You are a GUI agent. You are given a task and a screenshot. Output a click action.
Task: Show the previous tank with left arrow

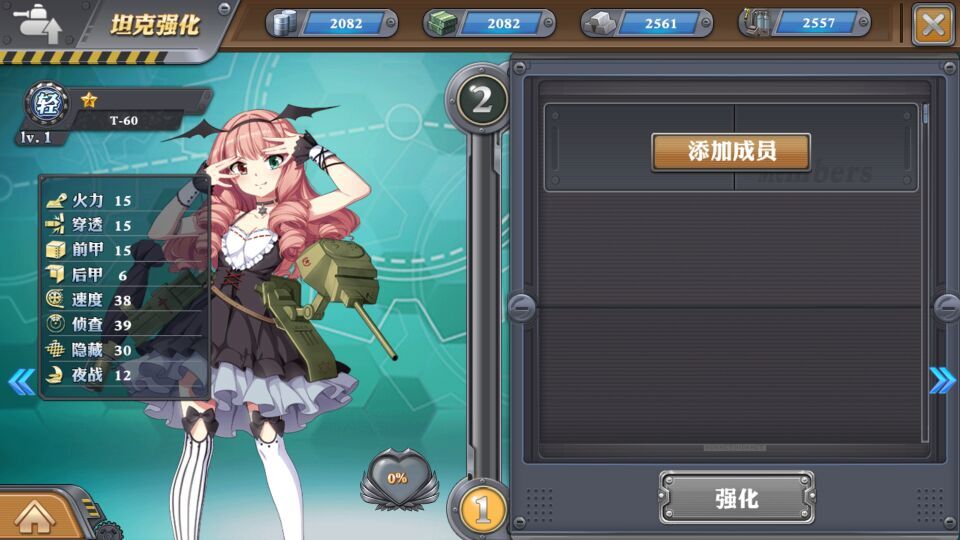(21, 381)
